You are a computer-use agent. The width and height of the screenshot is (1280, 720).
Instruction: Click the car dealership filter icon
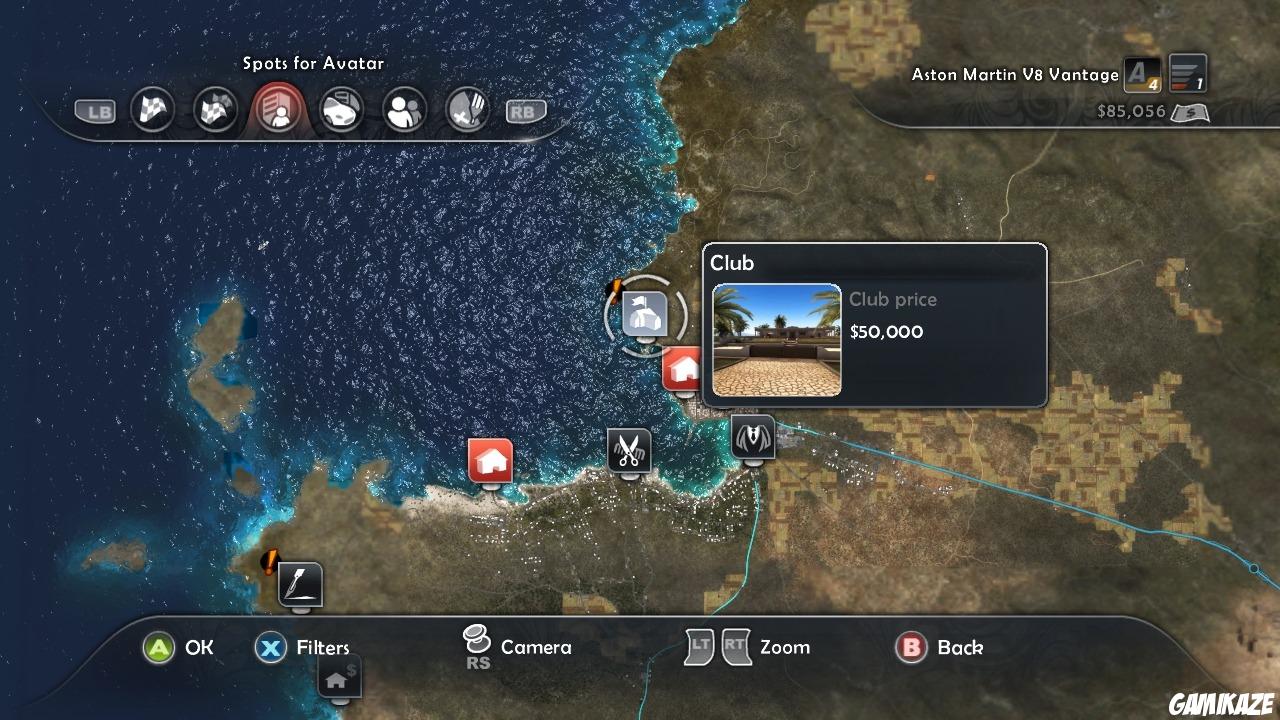click(x=341, y=110)
